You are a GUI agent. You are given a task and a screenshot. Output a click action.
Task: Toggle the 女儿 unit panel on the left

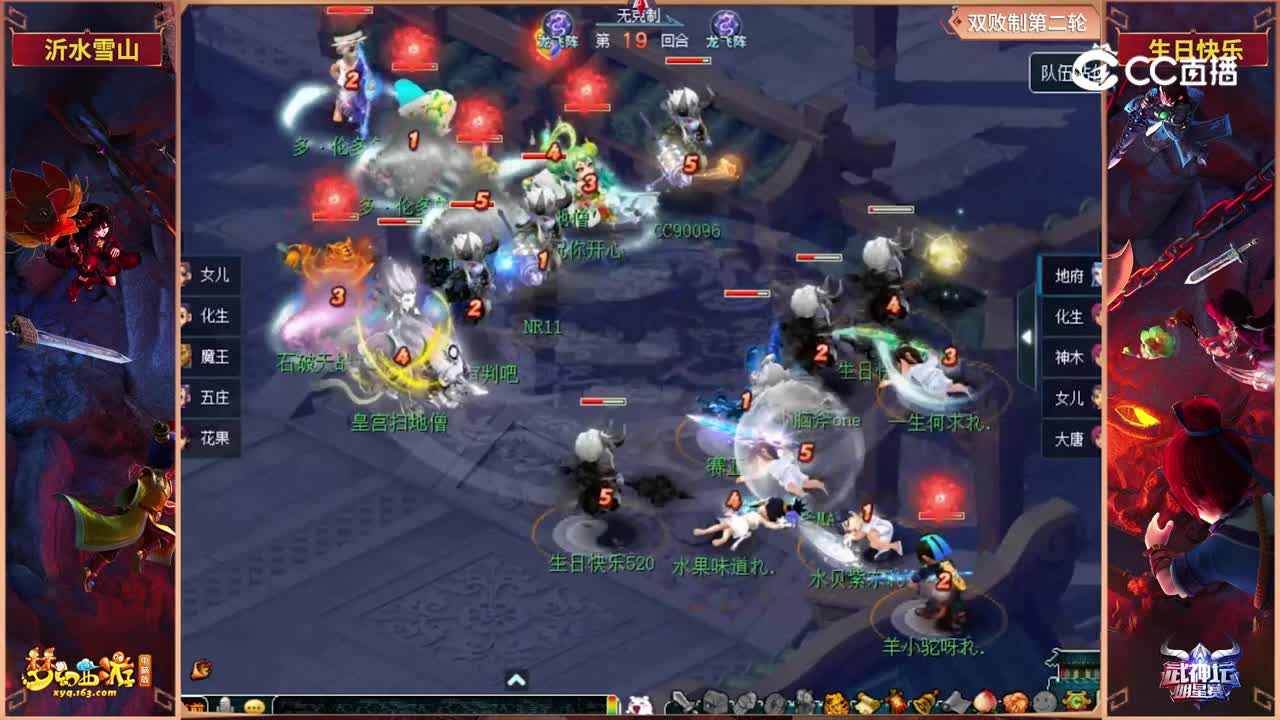pos(215,277)
